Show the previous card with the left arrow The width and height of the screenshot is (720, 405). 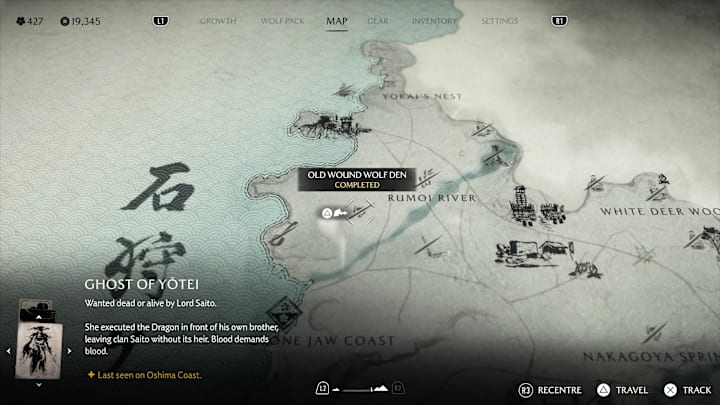coord(10,351)
